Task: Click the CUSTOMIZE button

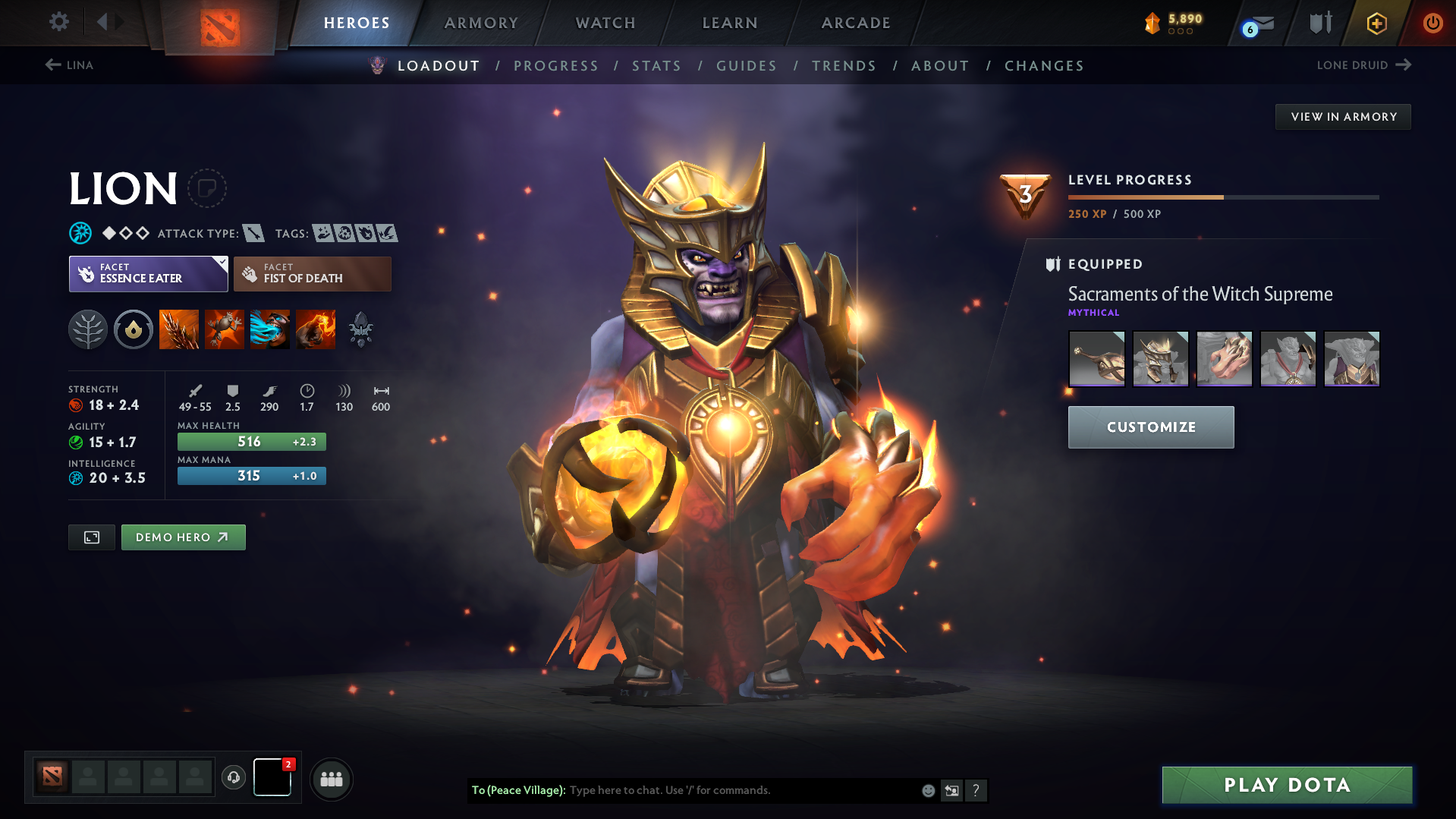Action: [x=1150, y=427]
